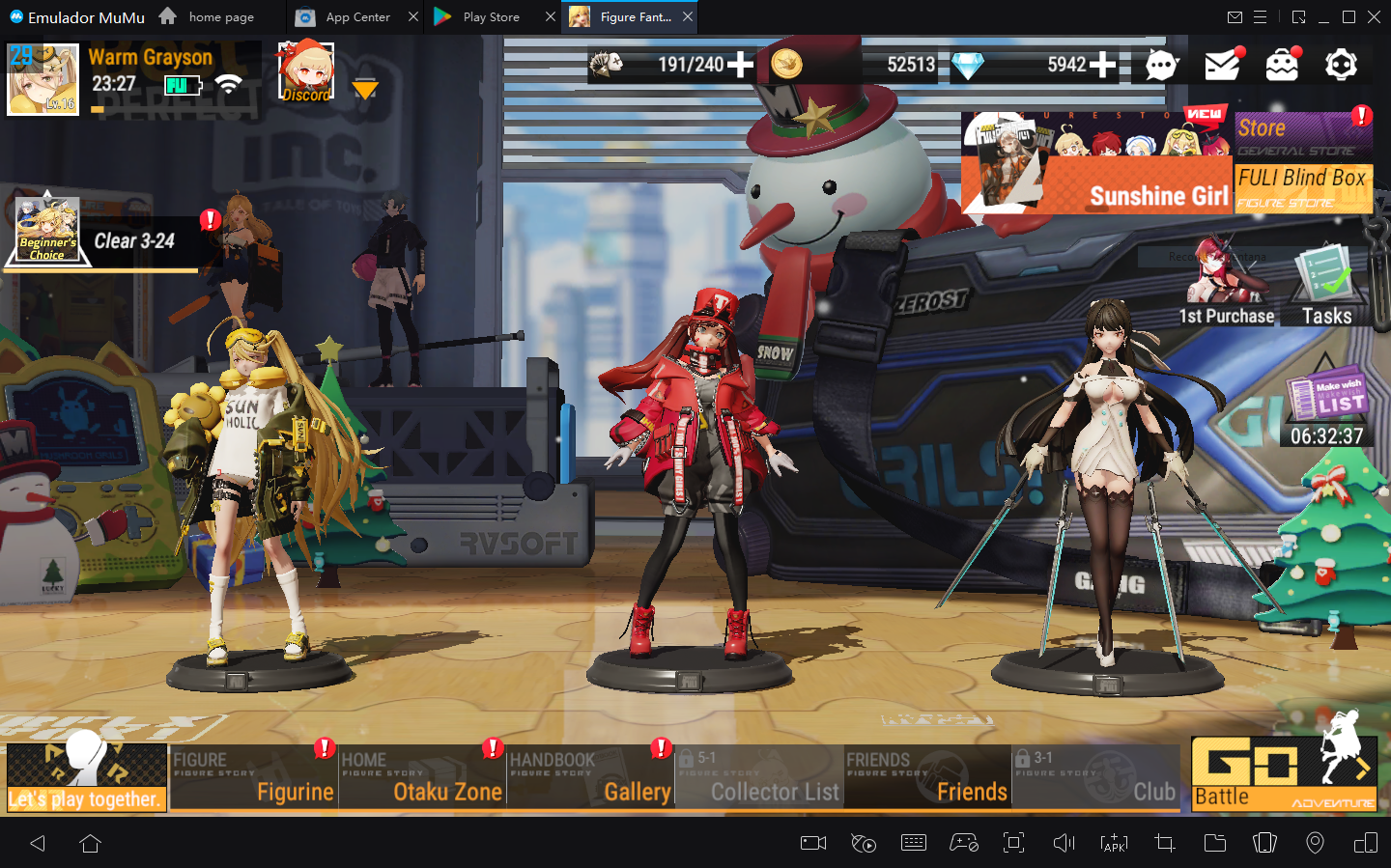
Task: Open the Gallery handbook
Action: [590, 777]
